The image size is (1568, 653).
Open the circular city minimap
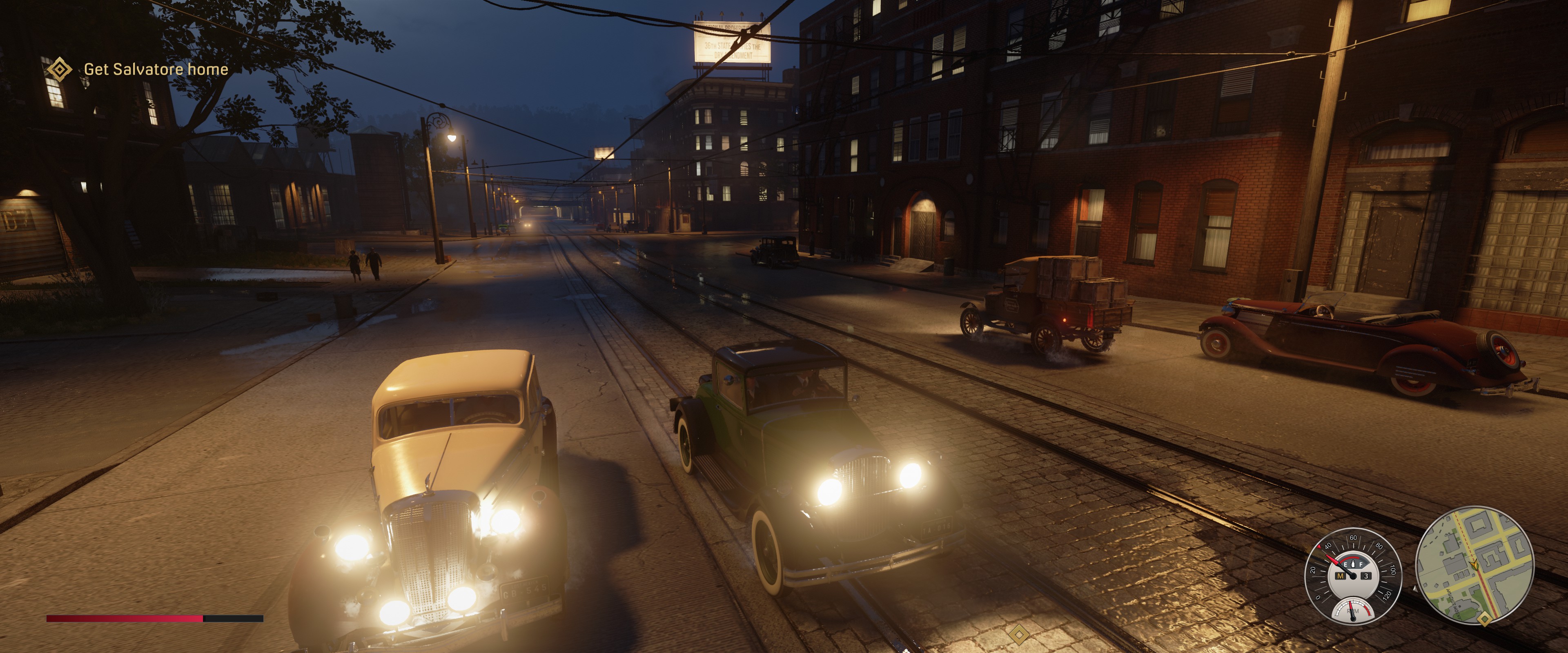(1474, 565)
